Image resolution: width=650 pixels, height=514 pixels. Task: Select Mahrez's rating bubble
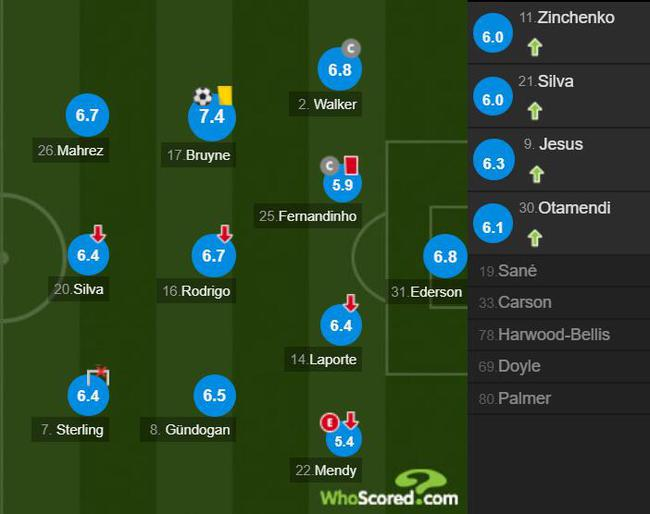point(87,116)
